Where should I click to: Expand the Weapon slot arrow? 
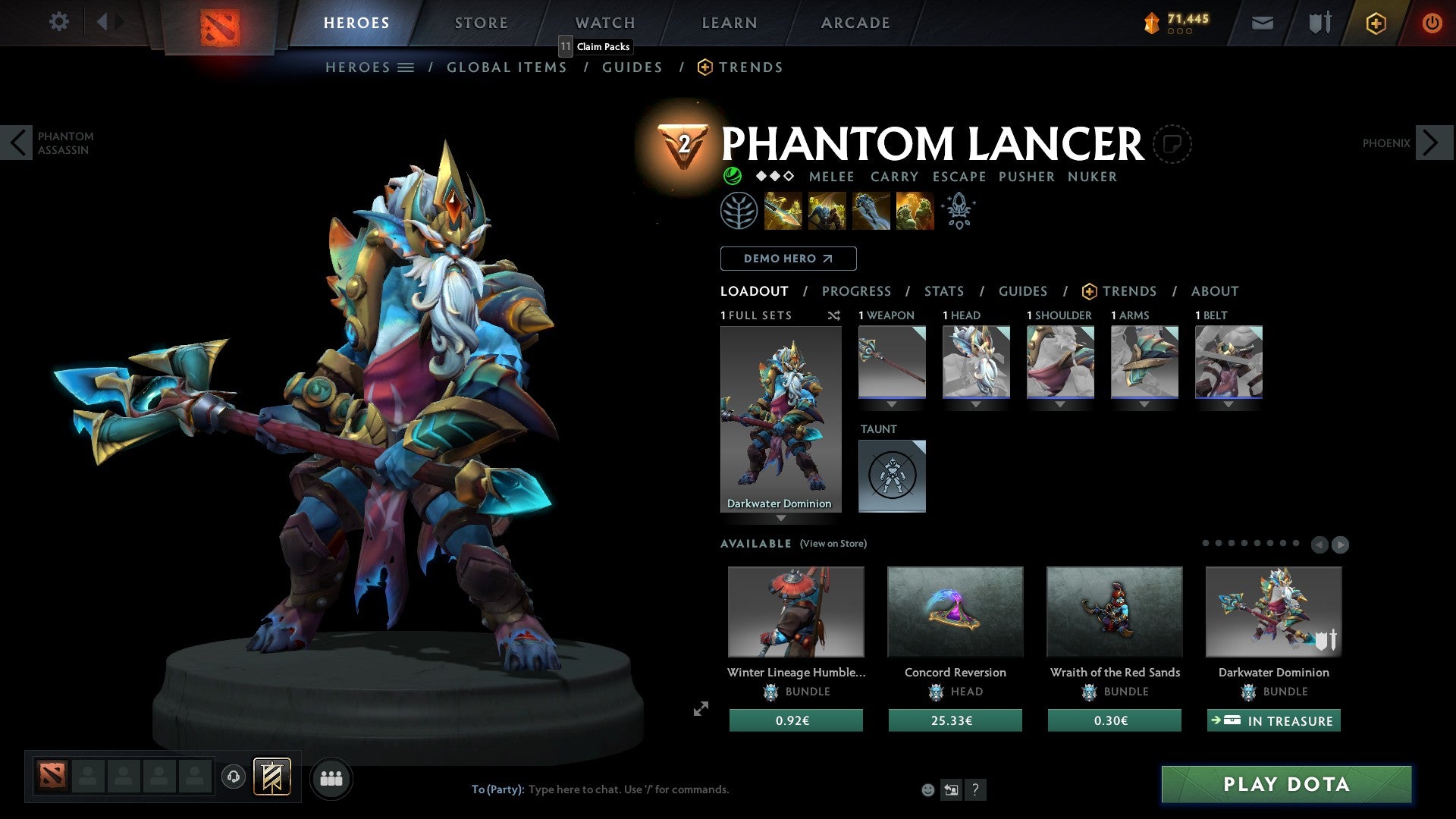click(x=892, y=404)
